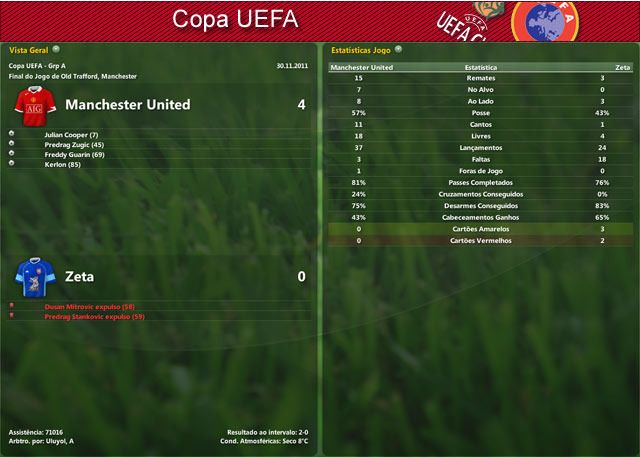Select the Cartões Vermelhos statistics row
Screen dimensions: 640x457
click(481, 240)
